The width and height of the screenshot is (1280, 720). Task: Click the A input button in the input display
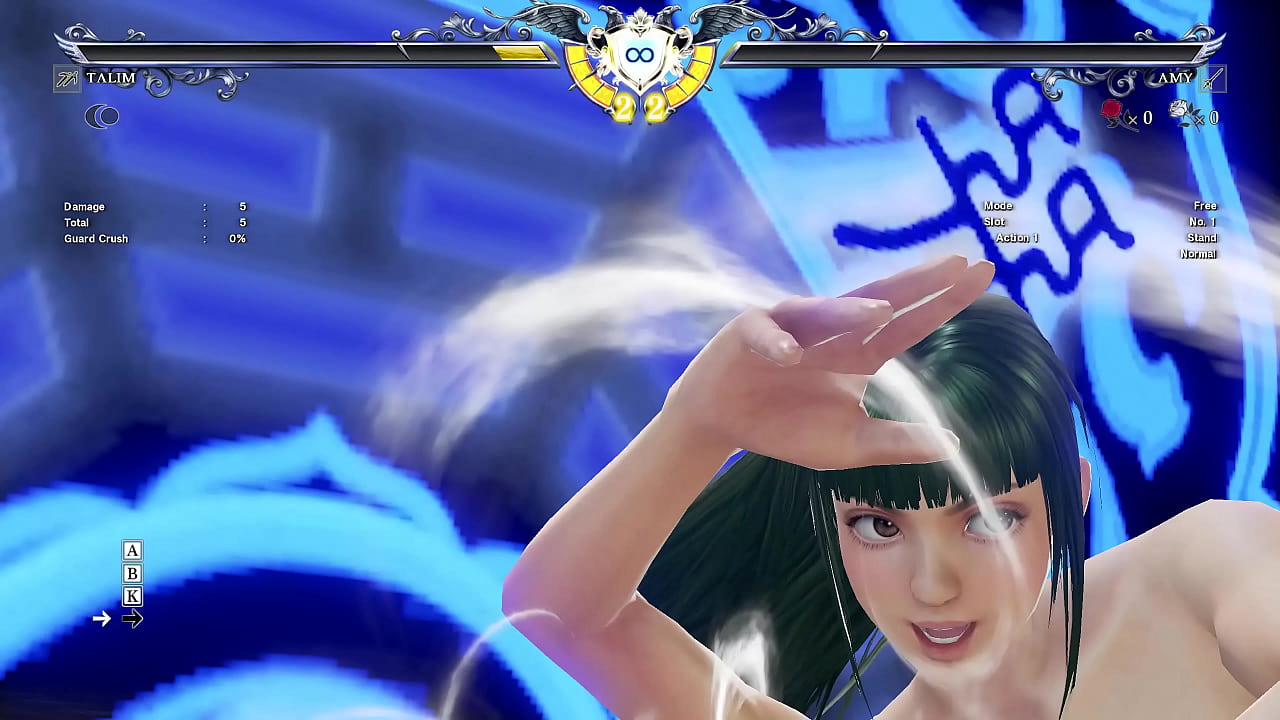point(130,551)
